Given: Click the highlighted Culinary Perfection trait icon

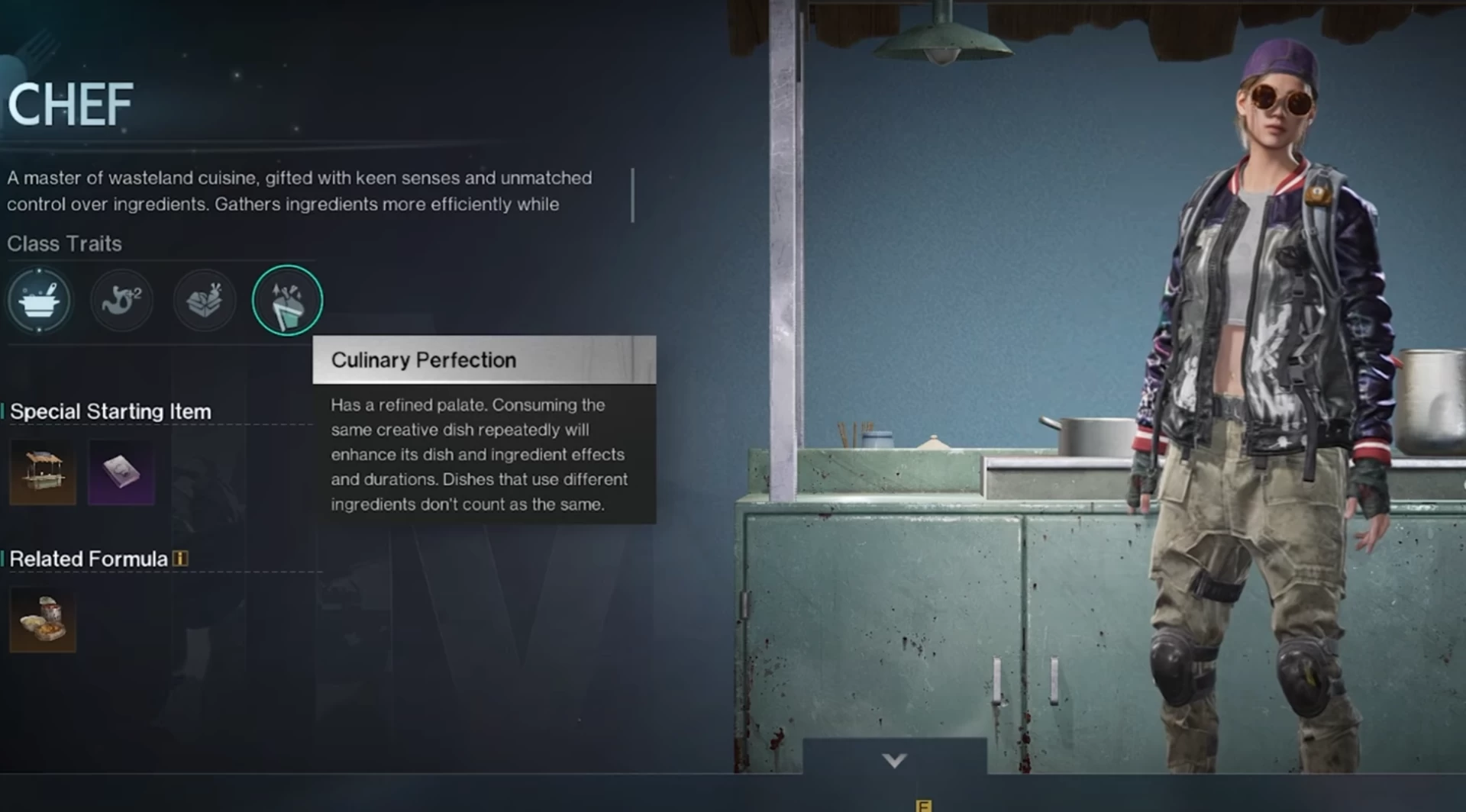Looking at the screenshot, I should click(287, 301).
